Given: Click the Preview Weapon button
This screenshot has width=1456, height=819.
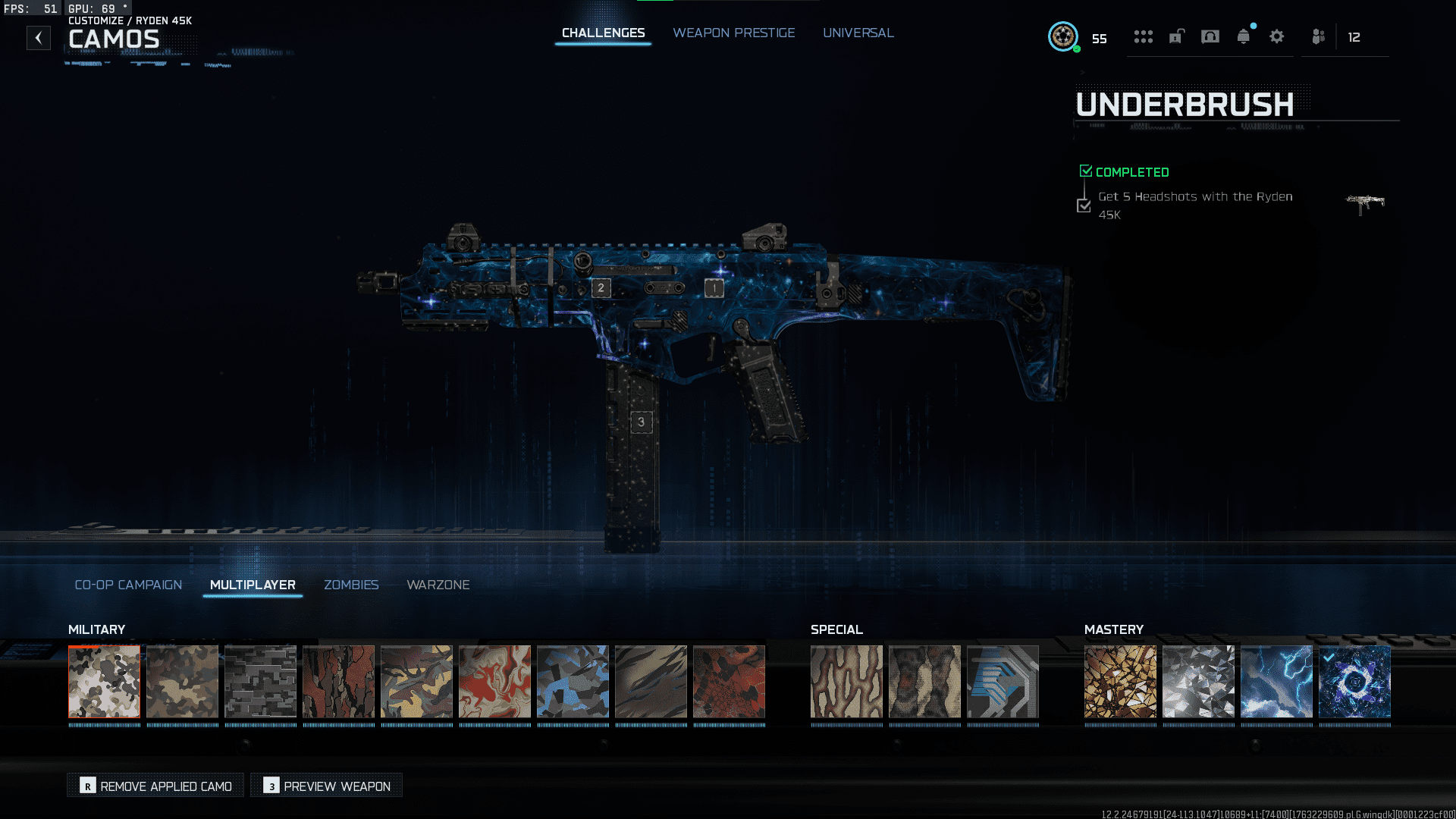Looking at the screenshot, I should click(x=327, y=786).
